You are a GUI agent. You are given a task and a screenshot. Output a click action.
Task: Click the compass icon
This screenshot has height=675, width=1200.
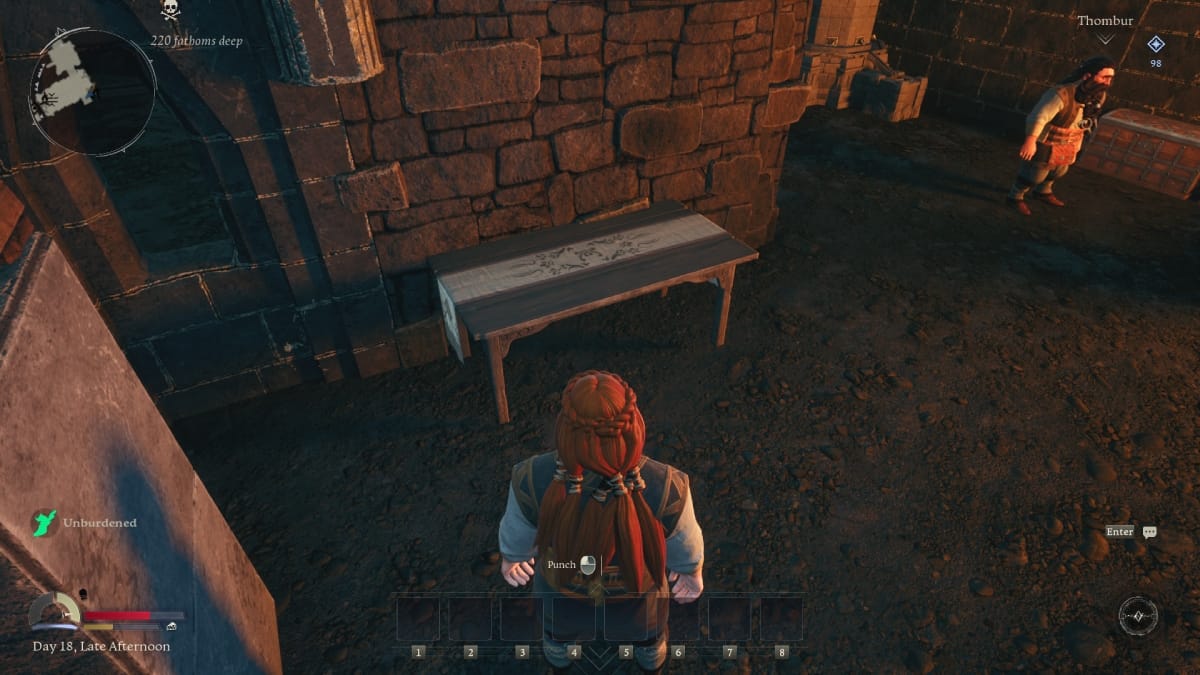click(1137, 616)
